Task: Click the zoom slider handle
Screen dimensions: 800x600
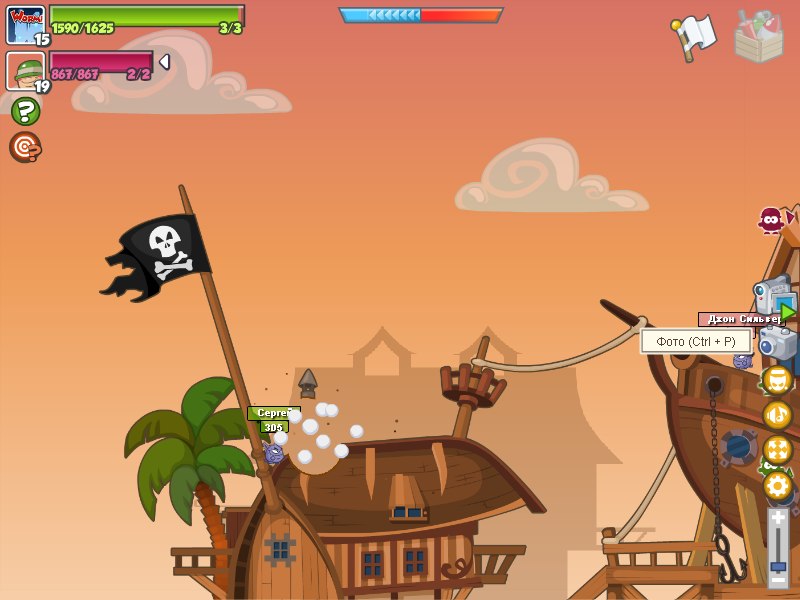Action: 778,566
